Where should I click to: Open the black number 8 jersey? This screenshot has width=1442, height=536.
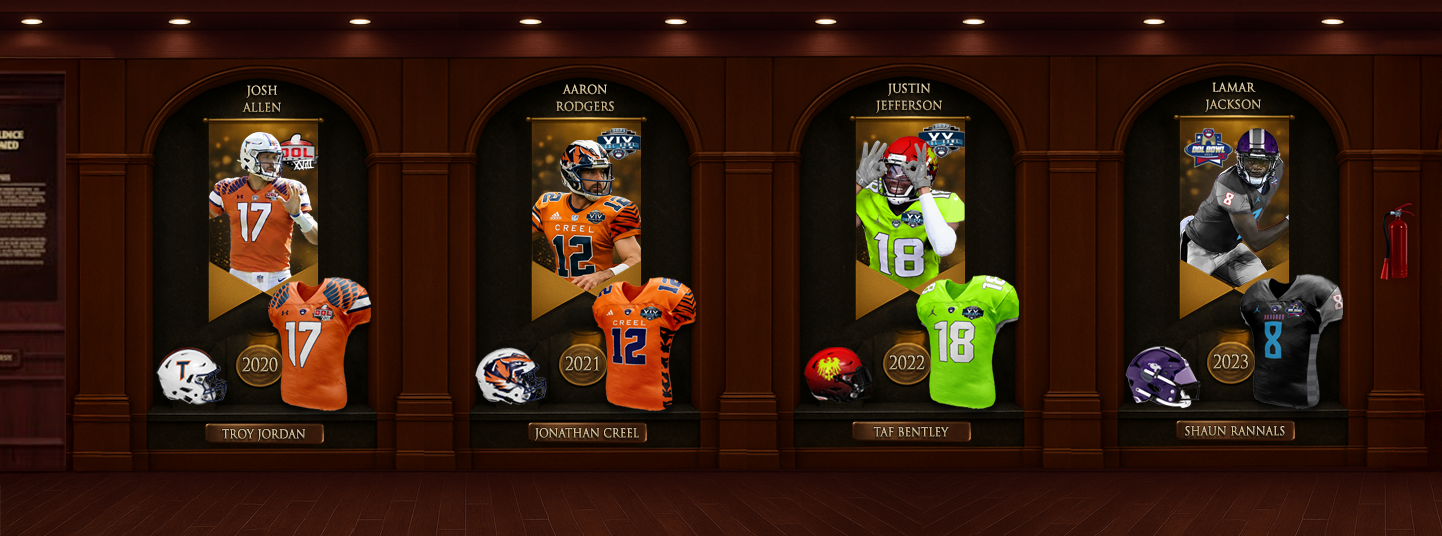click(1290, 340)
